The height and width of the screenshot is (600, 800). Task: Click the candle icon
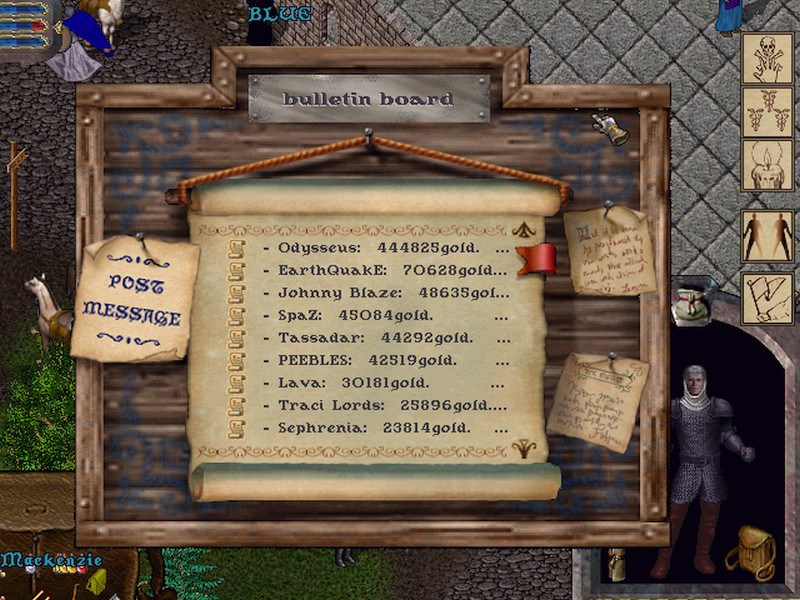767,165
